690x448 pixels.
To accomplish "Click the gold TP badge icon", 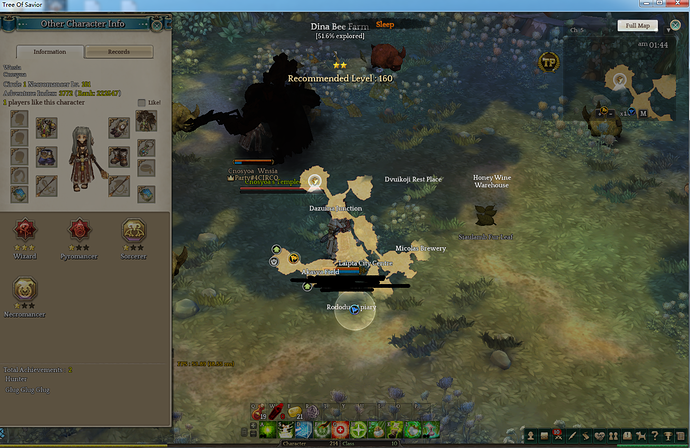I will [548, 61].
